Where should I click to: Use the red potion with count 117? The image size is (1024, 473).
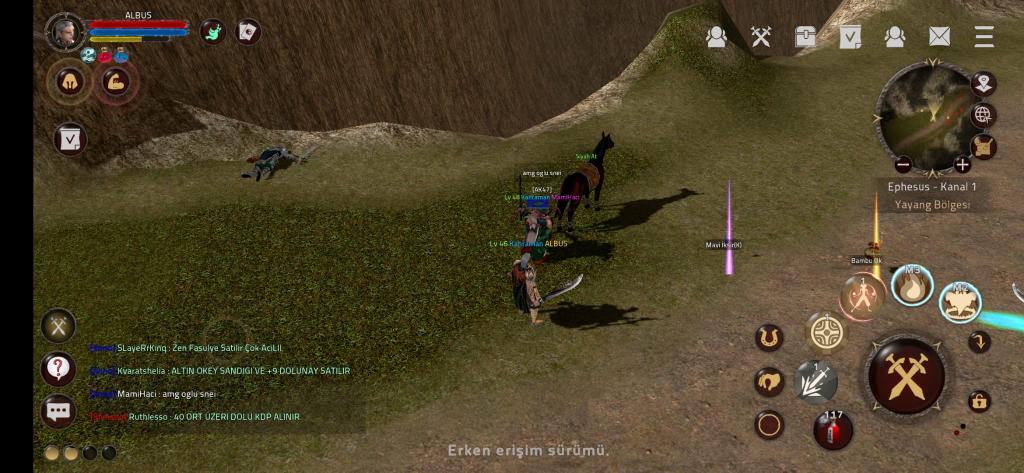[832, 429]
